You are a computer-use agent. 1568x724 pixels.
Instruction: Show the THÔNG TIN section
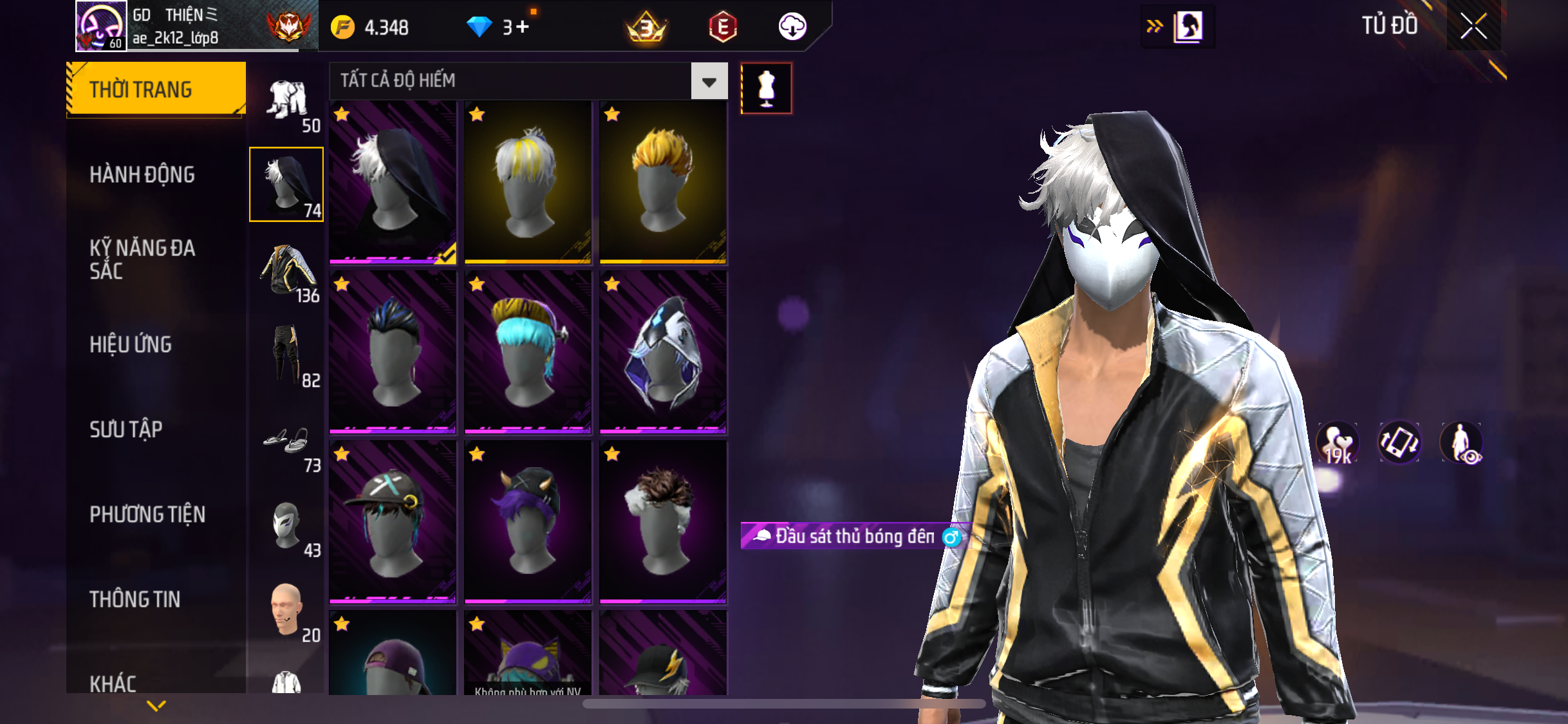point(135,599)
